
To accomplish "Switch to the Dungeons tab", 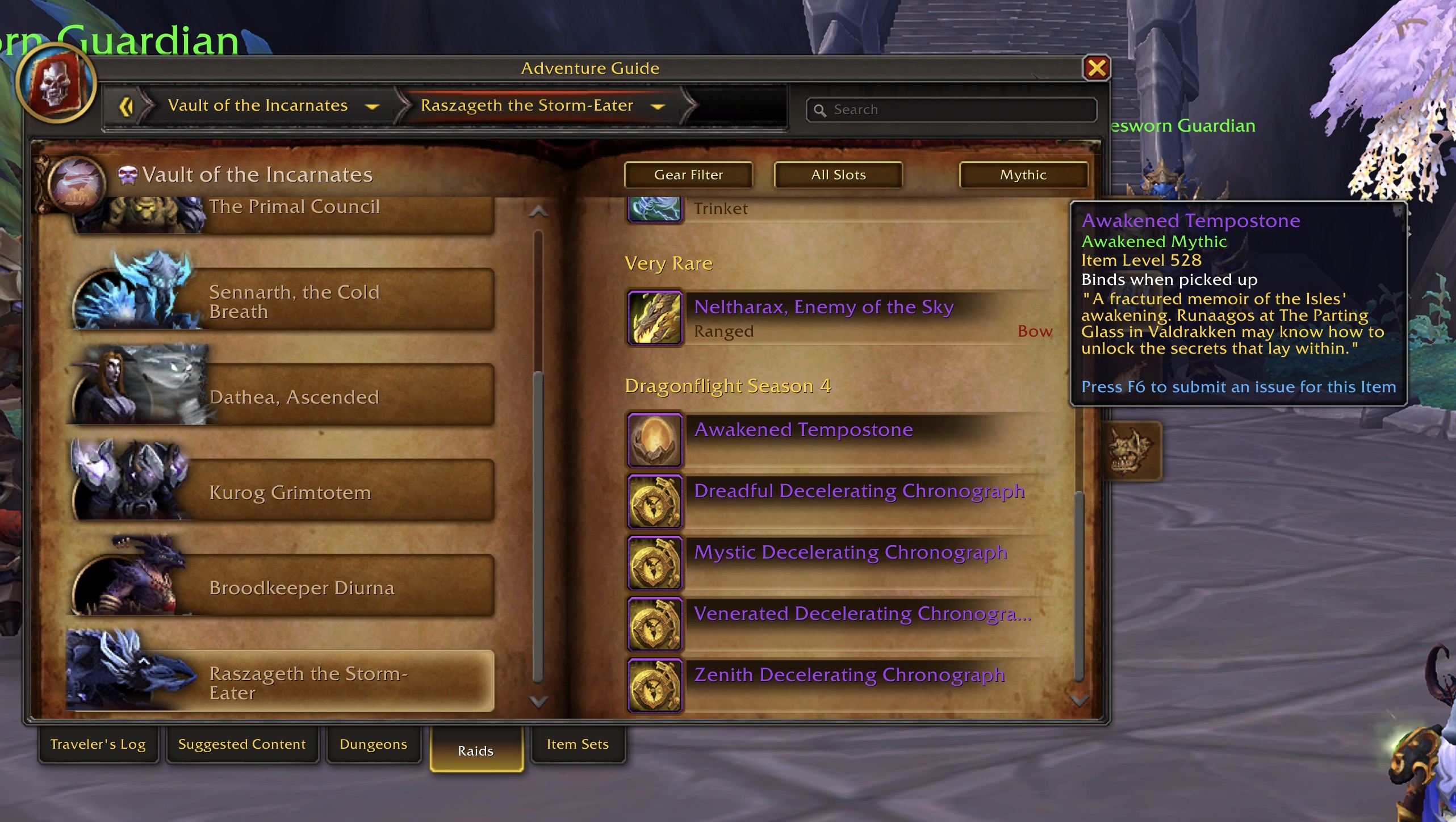I will 373,744.
